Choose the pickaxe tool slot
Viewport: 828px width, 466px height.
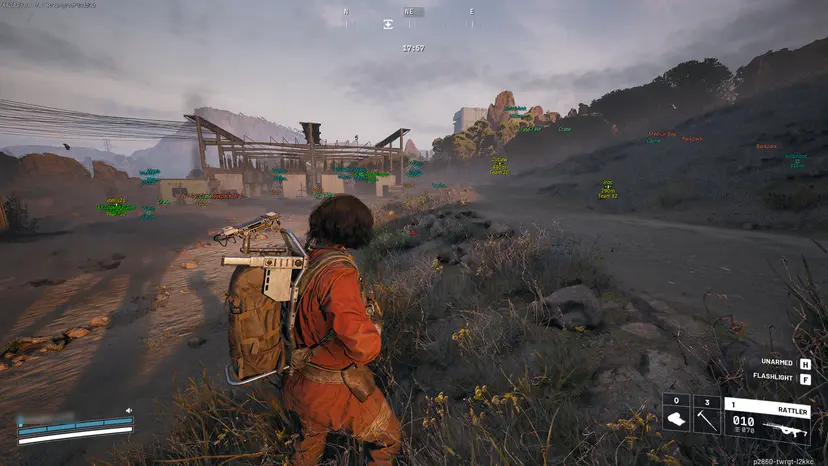click(707, 415)
